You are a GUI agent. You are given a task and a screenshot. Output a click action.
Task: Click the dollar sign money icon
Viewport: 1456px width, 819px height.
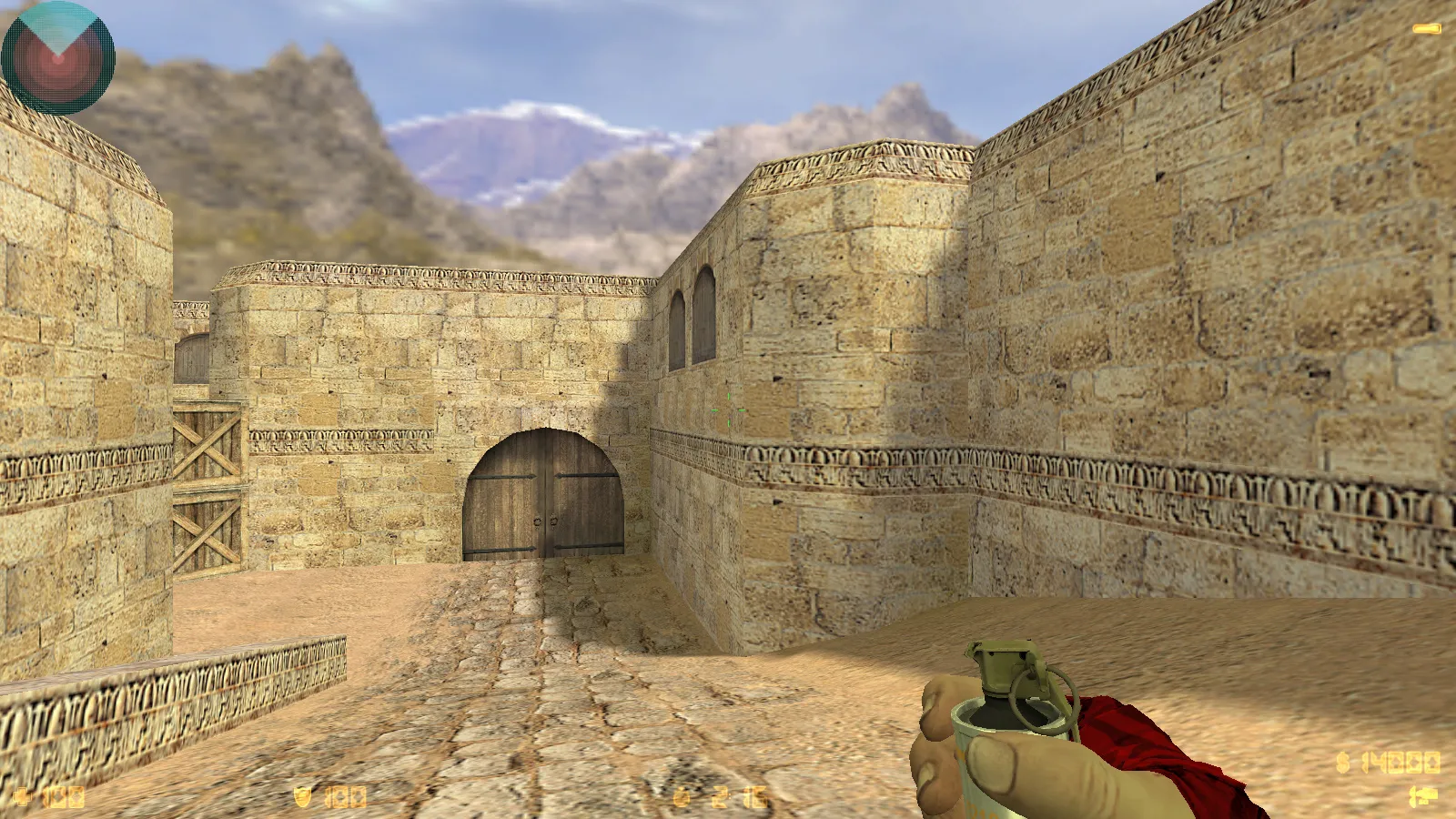click(x=1341, y=761)
